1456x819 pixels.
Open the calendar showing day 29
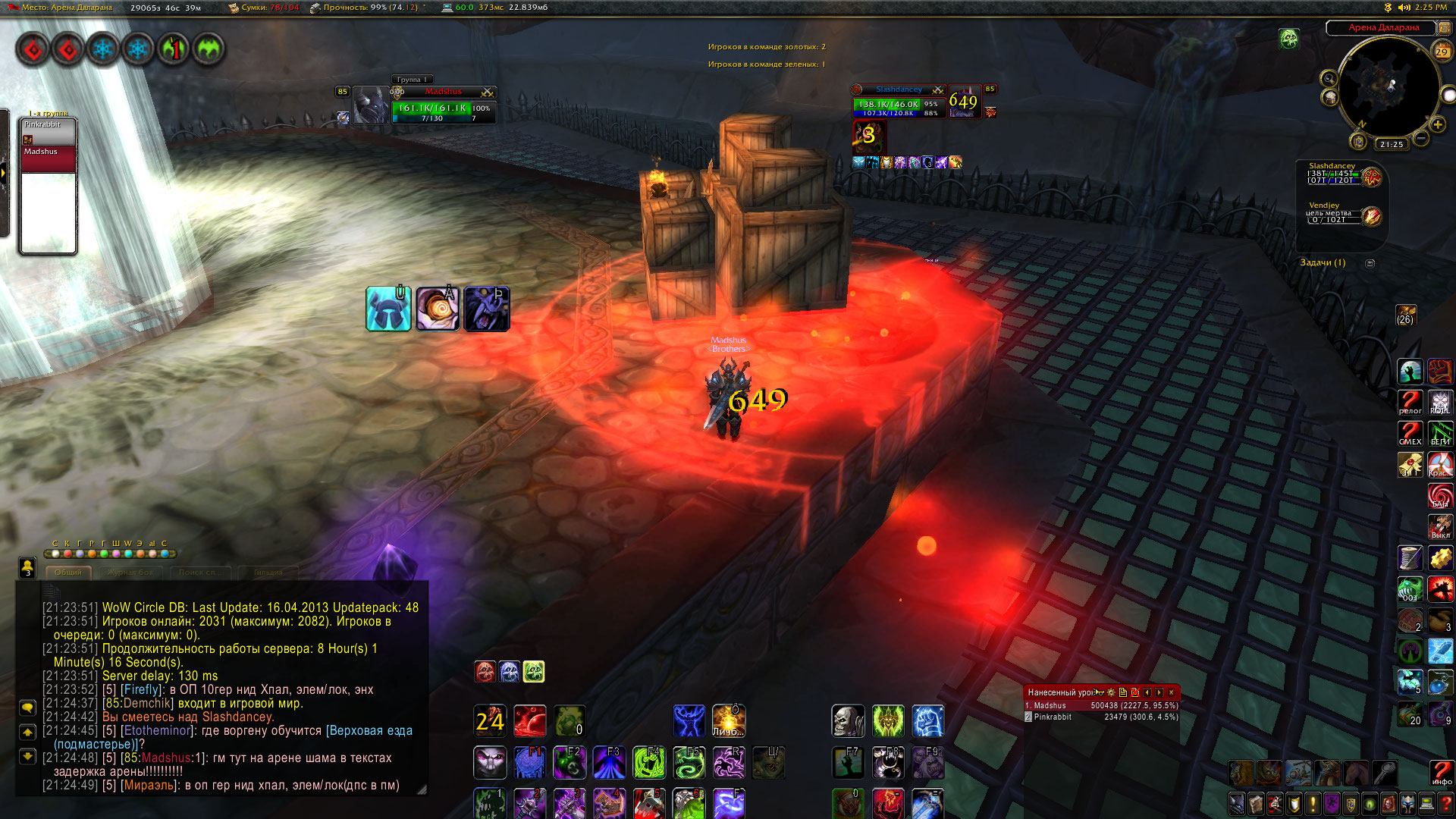pyautogui.click(x=1442, y=52)
